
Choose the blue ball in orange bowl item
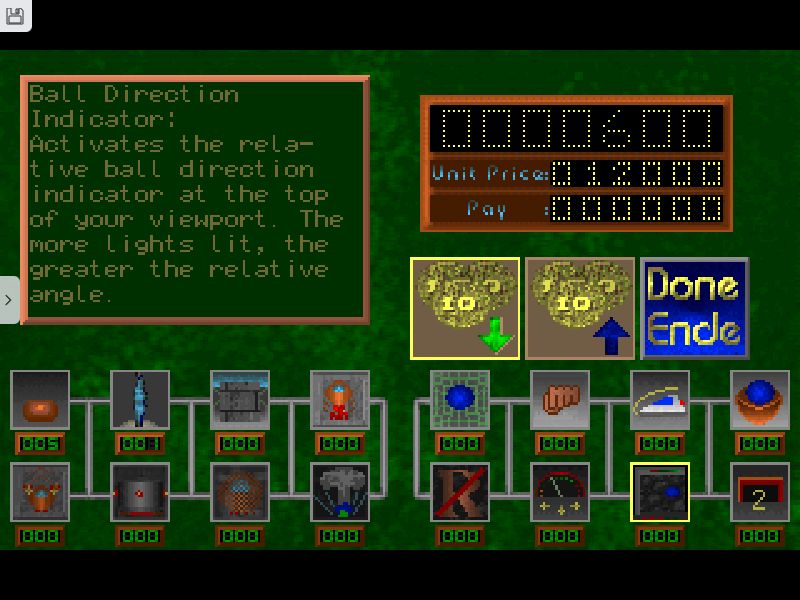760,400
